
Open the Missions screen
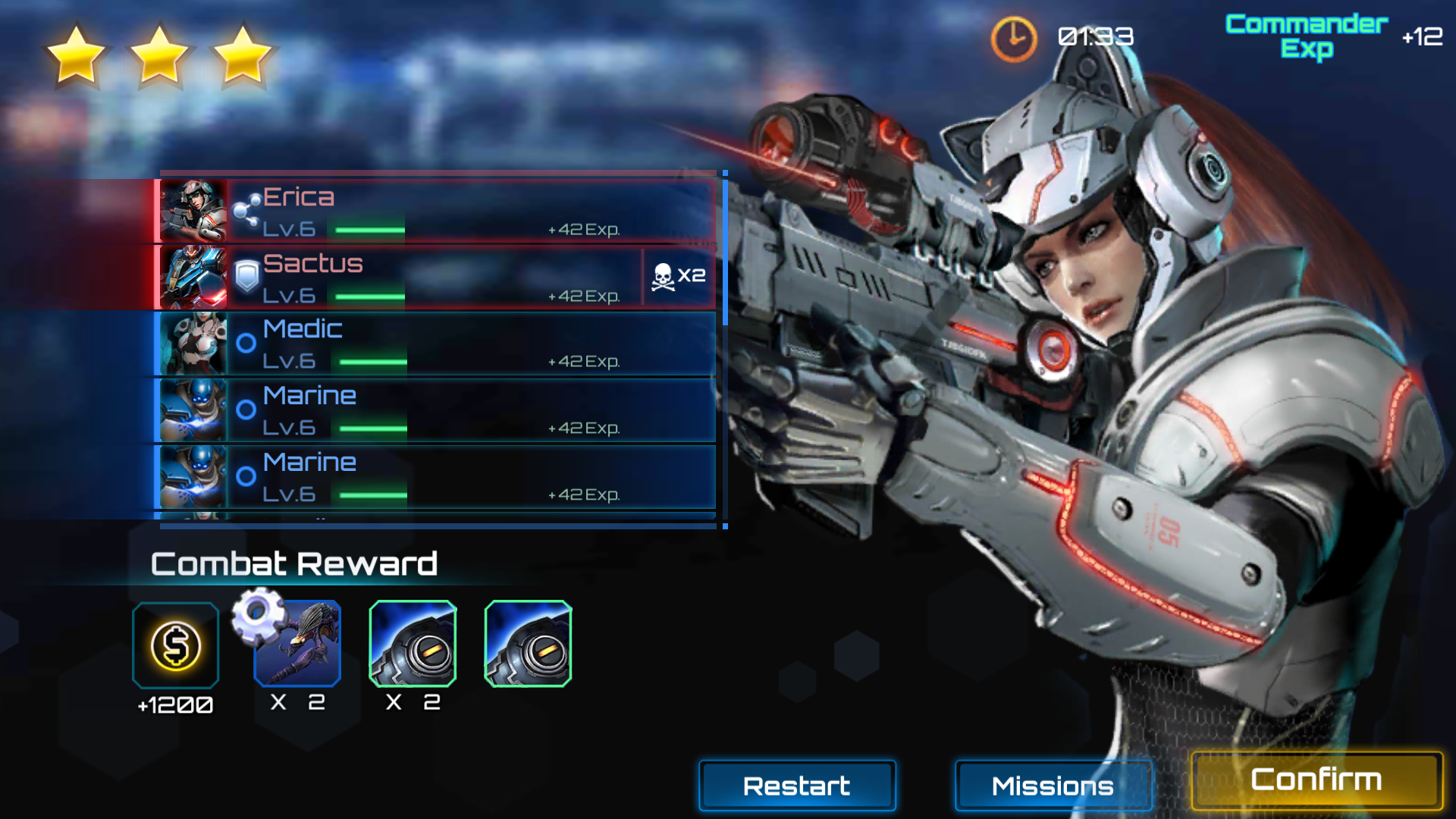pyautogui.click(x=1053, y=786)
